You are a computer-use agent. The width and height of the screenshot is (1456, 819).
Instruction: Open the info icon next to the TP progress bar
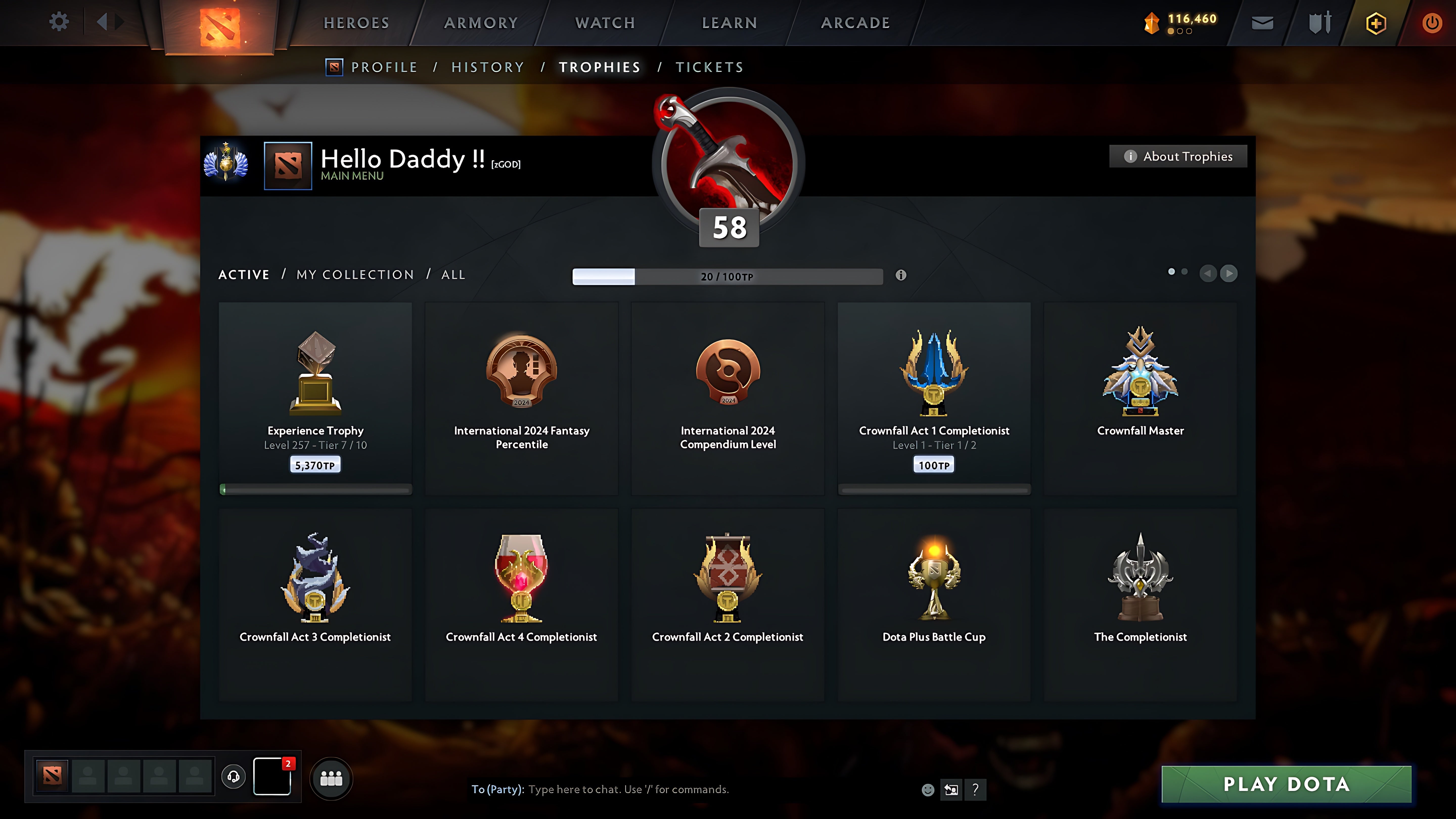pyautogui.click(x=901, y=276)
